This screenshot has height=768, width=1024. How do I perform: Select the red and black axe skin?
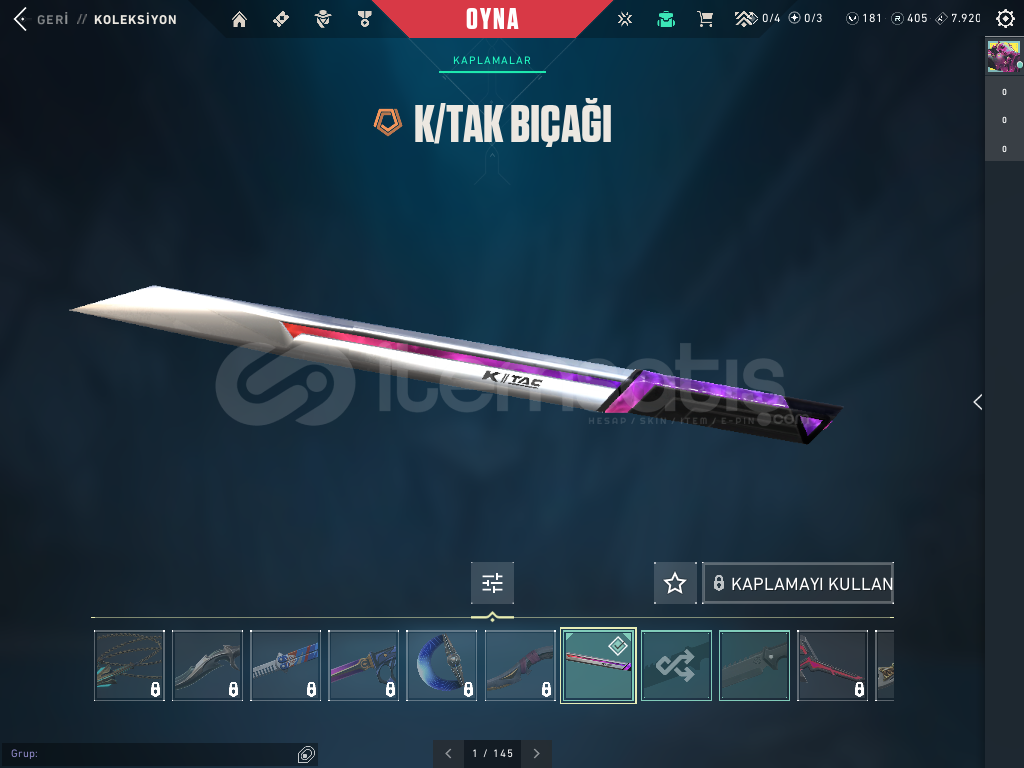832,665
